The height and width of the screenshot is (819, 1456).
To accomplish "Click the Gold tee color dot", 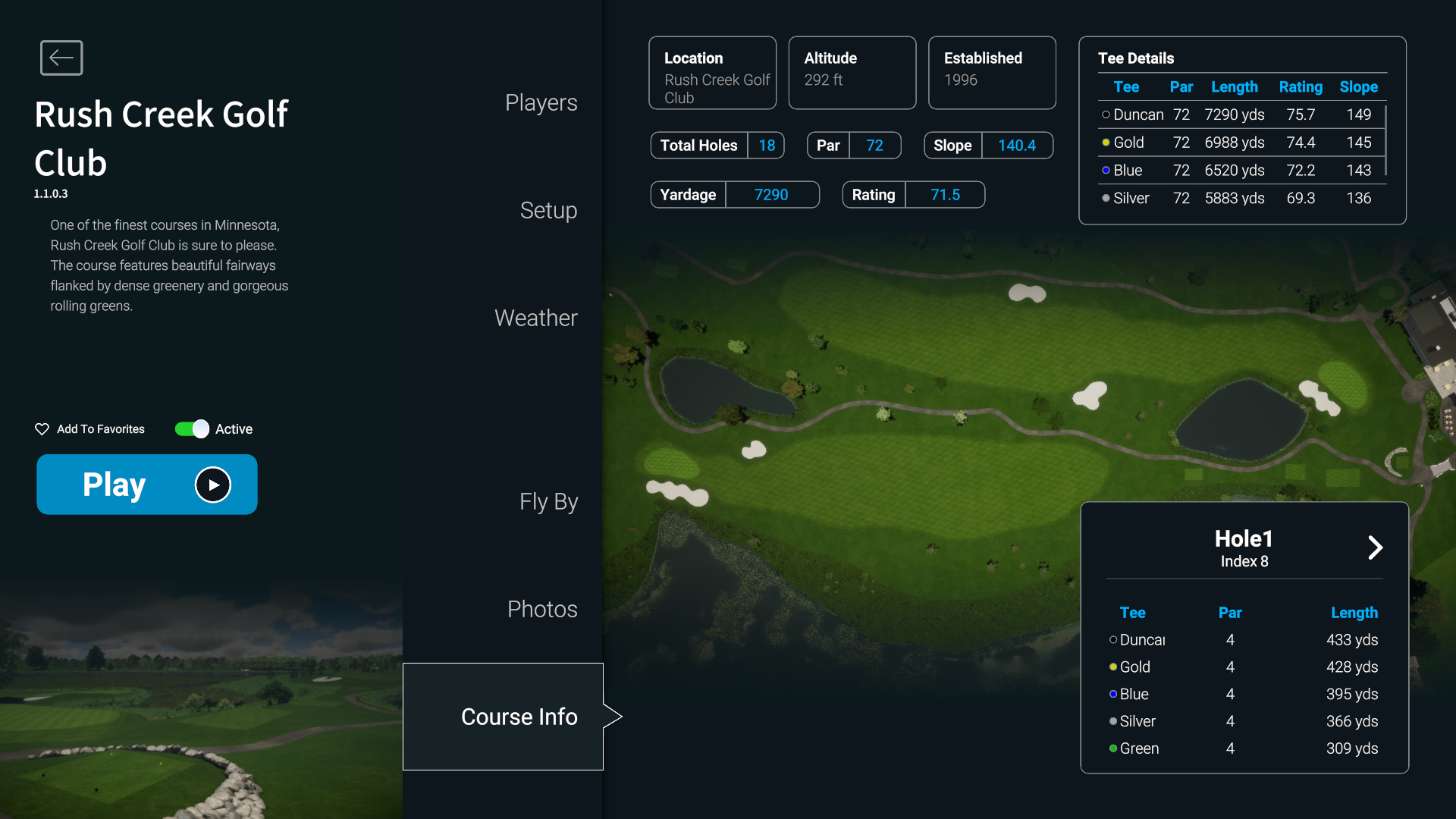I will click(x=1106, y=142).
